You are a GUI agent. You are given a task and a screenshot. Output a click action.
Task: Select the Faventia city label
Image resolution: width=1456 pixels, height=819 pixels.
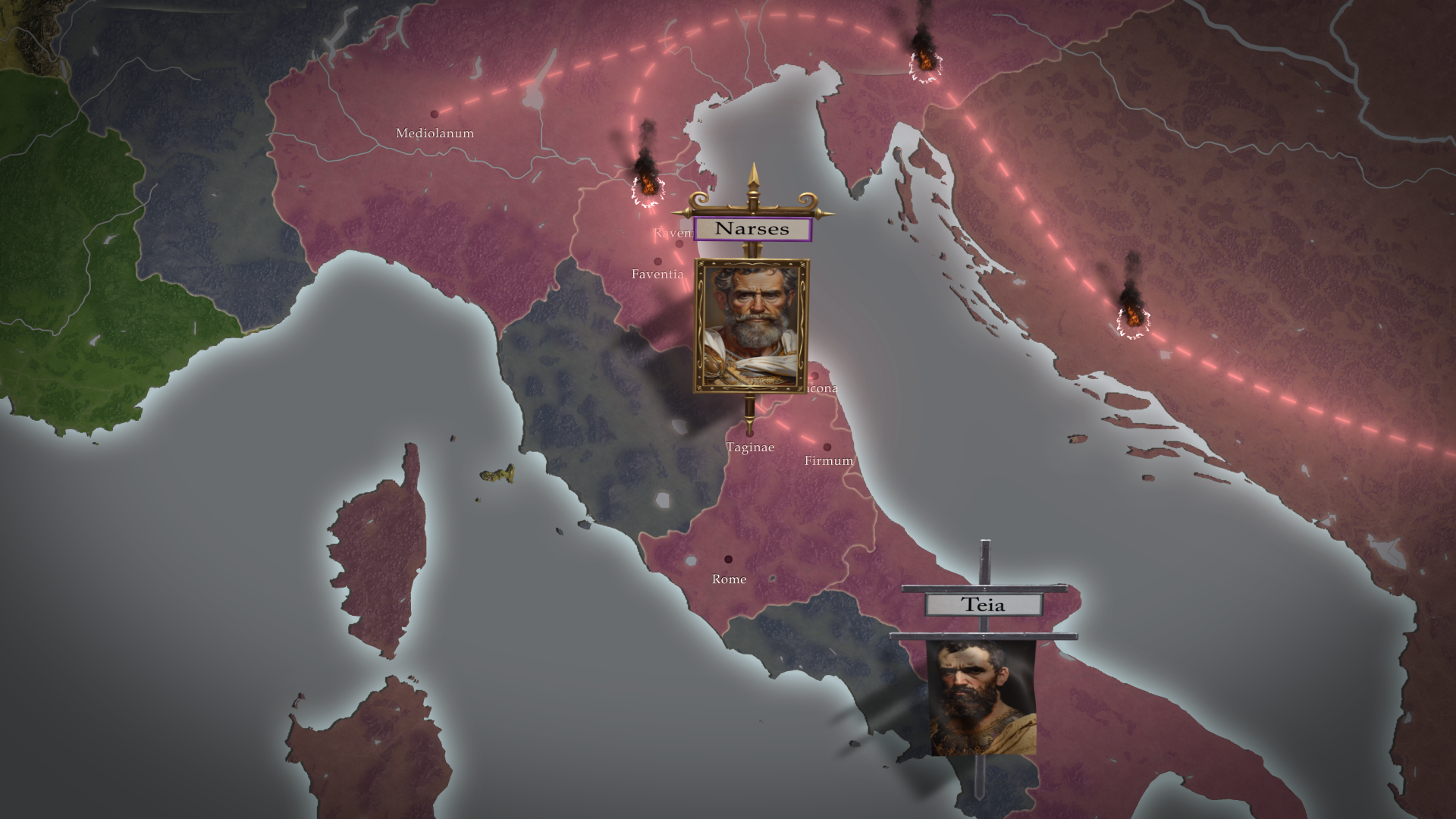658,275
